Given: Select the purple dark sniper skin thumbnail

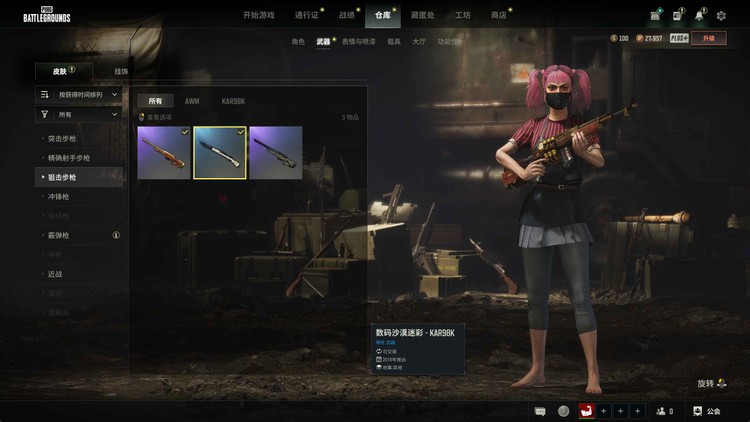Looking at the screenshot, I should [x=276, y=152].
